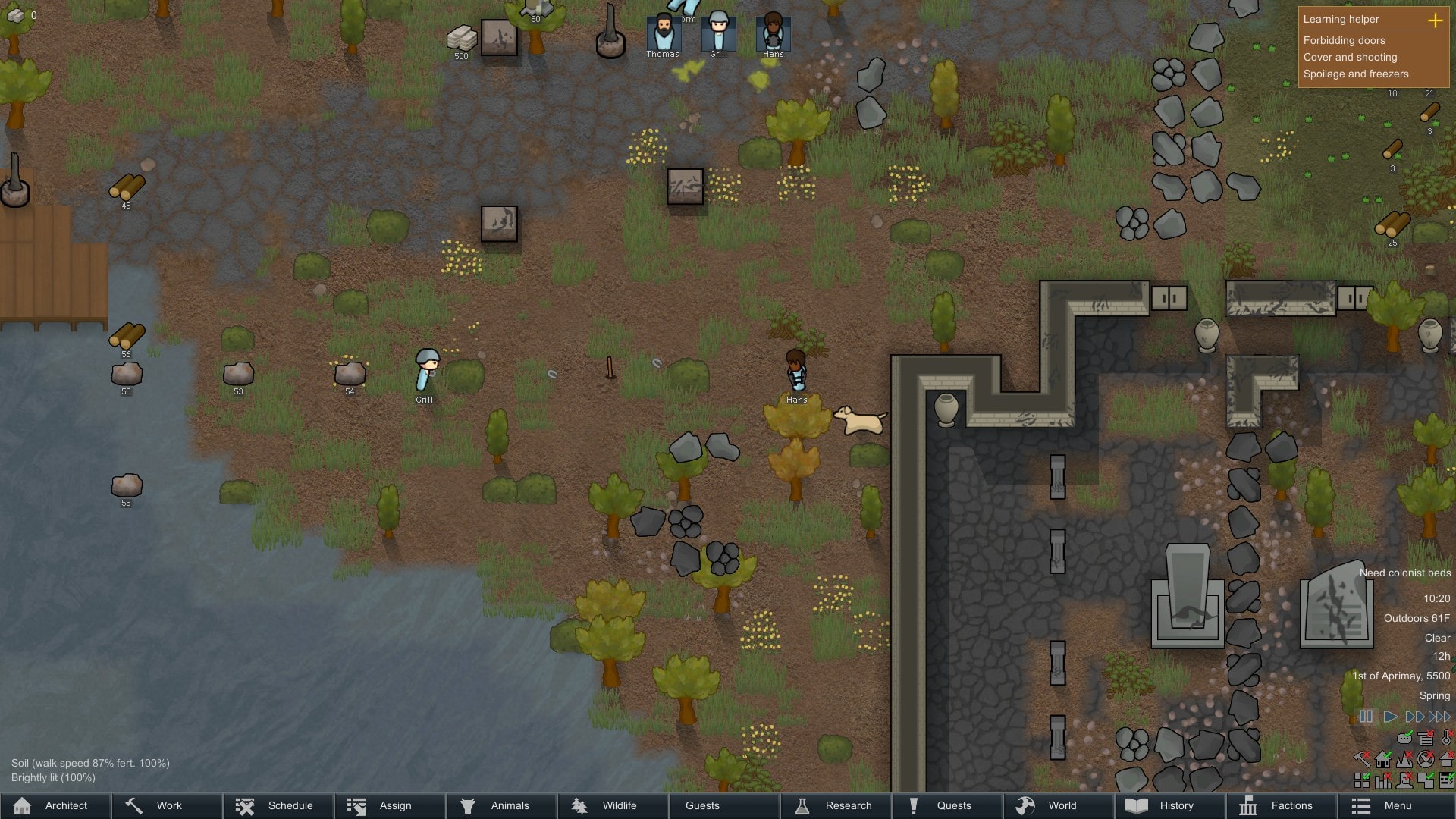Open the 'Forbidding doors' learning helper lesson

[x=1344, y=40]
